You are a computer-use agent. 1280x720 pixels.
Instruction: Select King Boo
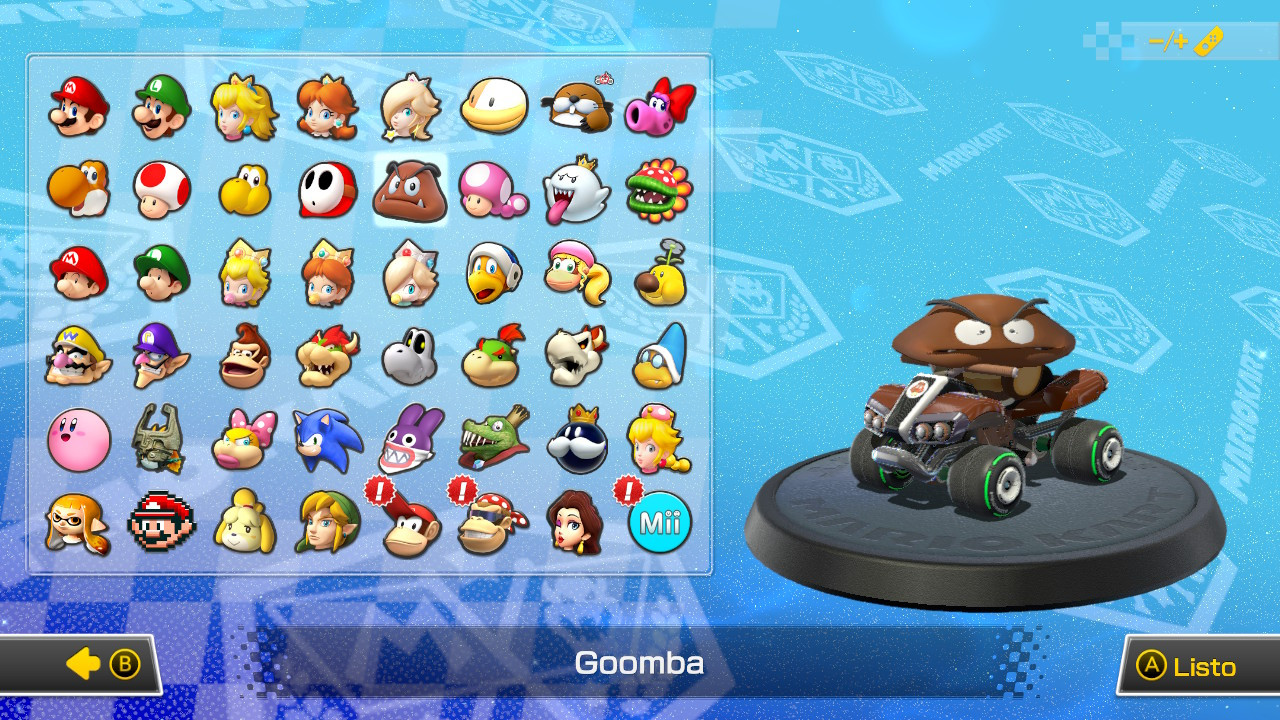coord(574,192)
